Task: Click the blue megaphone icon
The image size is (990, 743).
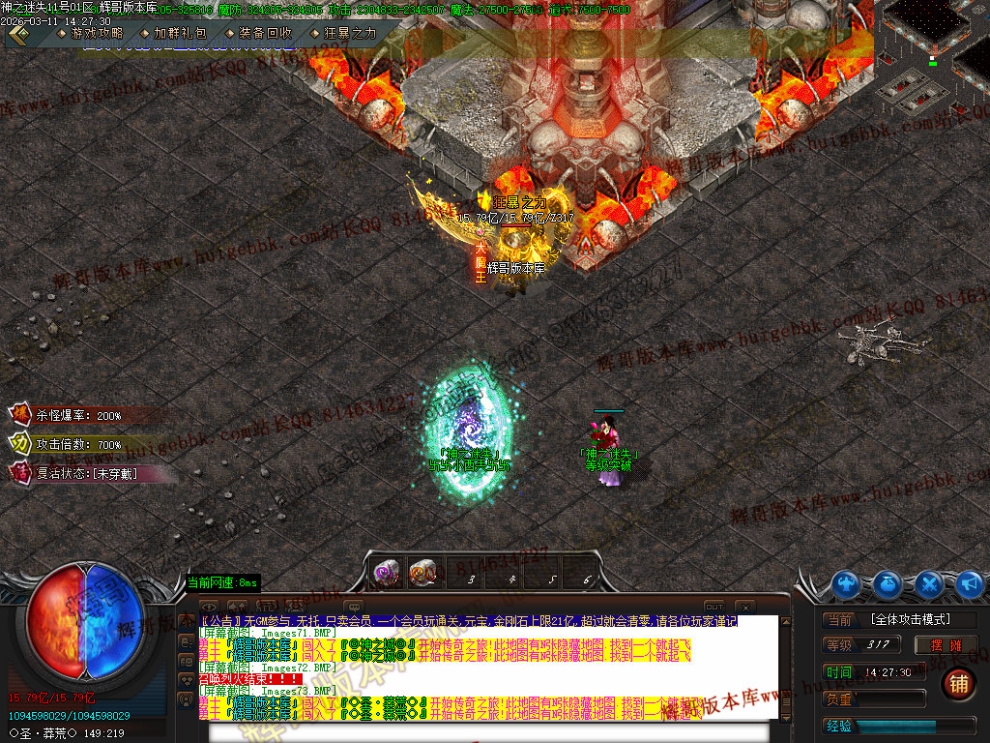Action: click(x=969, y=584)
